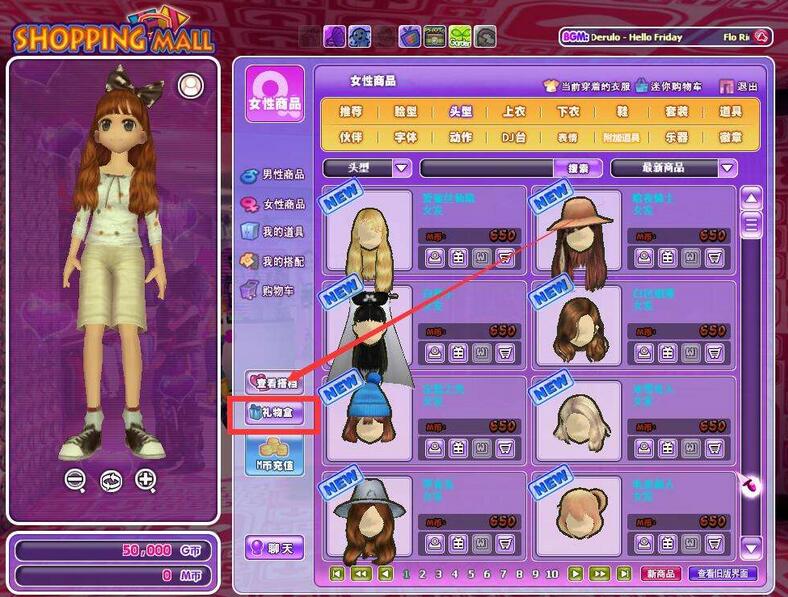Screen dimensions: 788x597
Task: Switch to 查看旧版界面 old interface
Action: pos(726,574)
